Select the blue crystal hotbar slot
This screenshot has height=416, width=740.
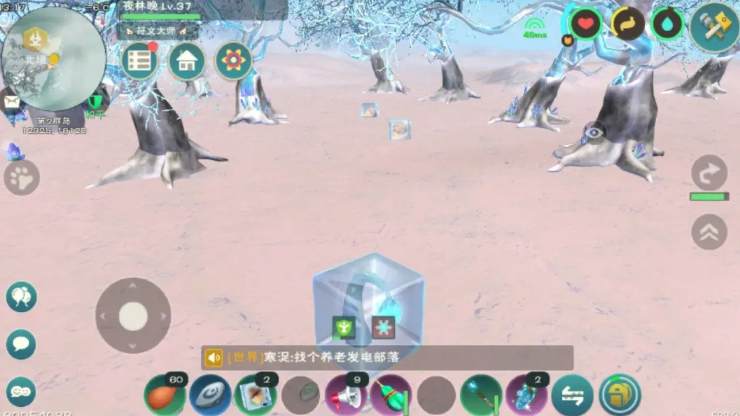pyautogui.click(x=525, y=395)
